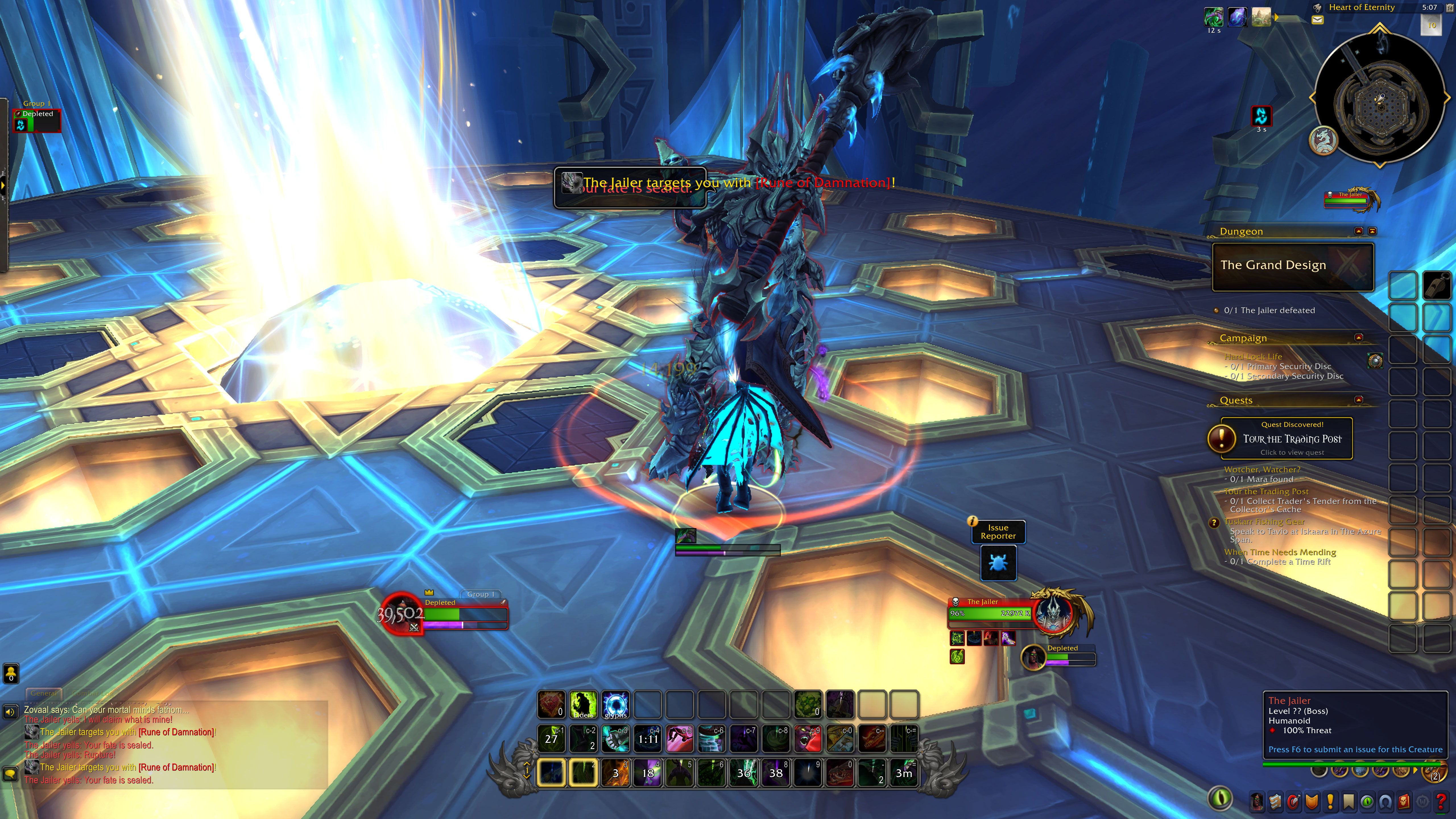The width and height of the screenshot is (1456, 819).
Task: Use the glyphs action bar slot
Action: 615,705
